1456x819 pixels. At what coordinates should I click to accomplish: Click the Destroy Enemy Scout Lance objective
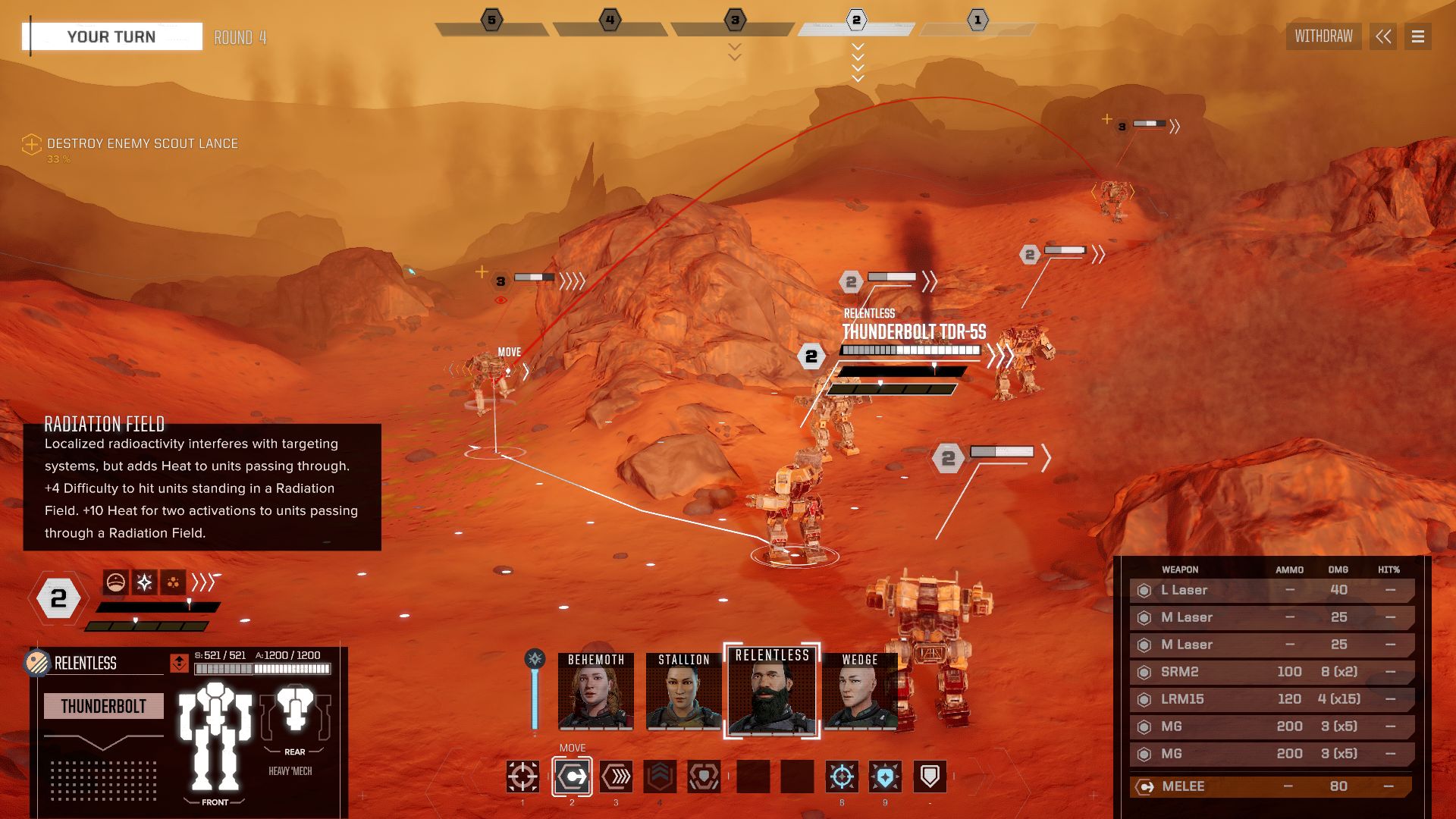pos(142,143)
